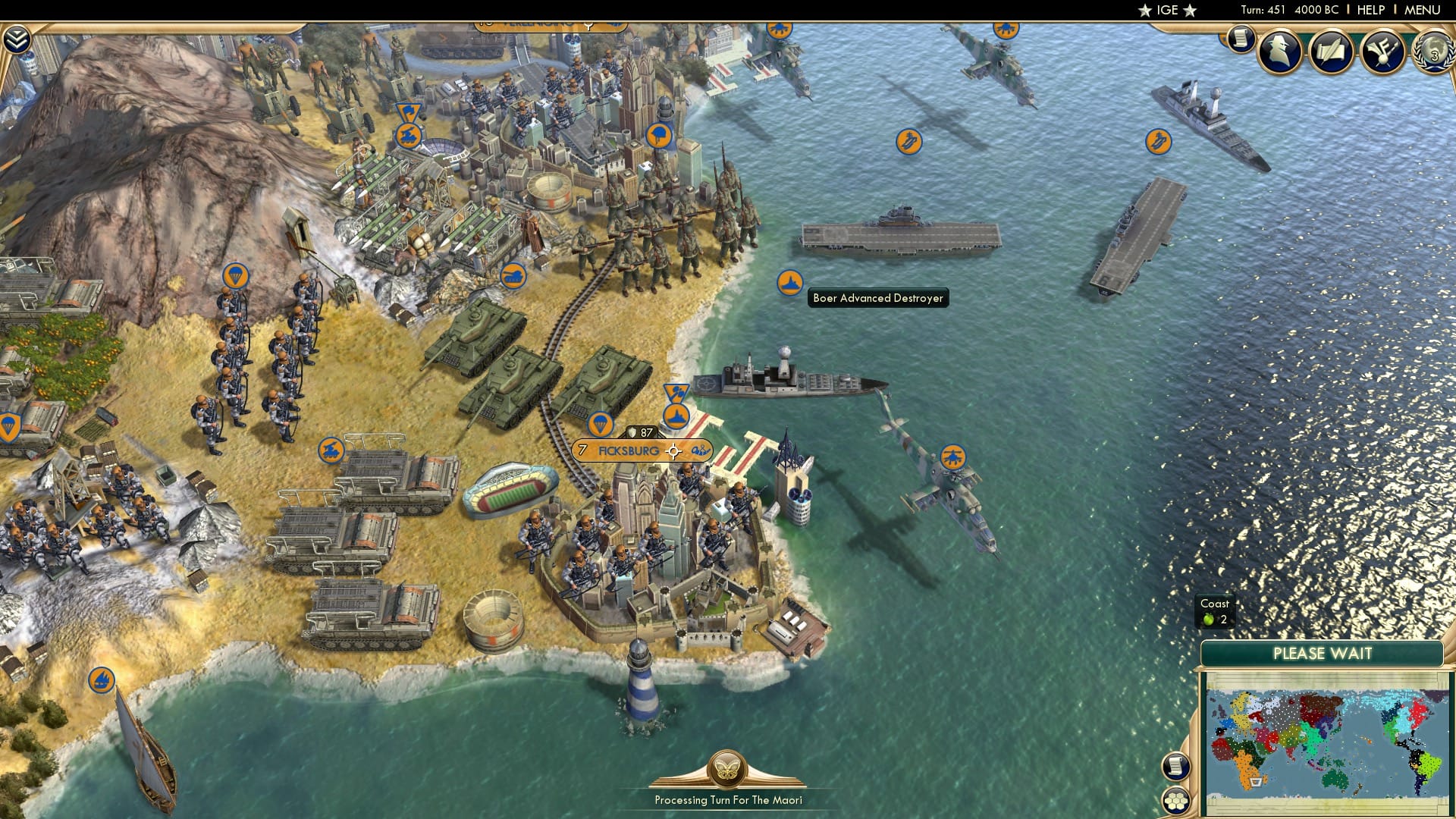Open the MENU from the top bar

pyautogui.click(x=1426, y=10)
